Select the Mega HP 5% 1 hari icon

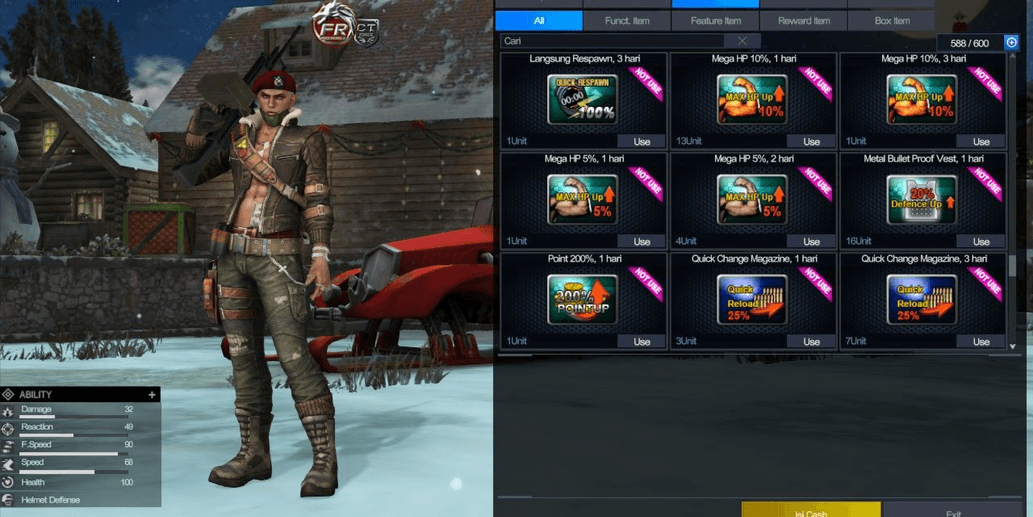click(582, 200)
